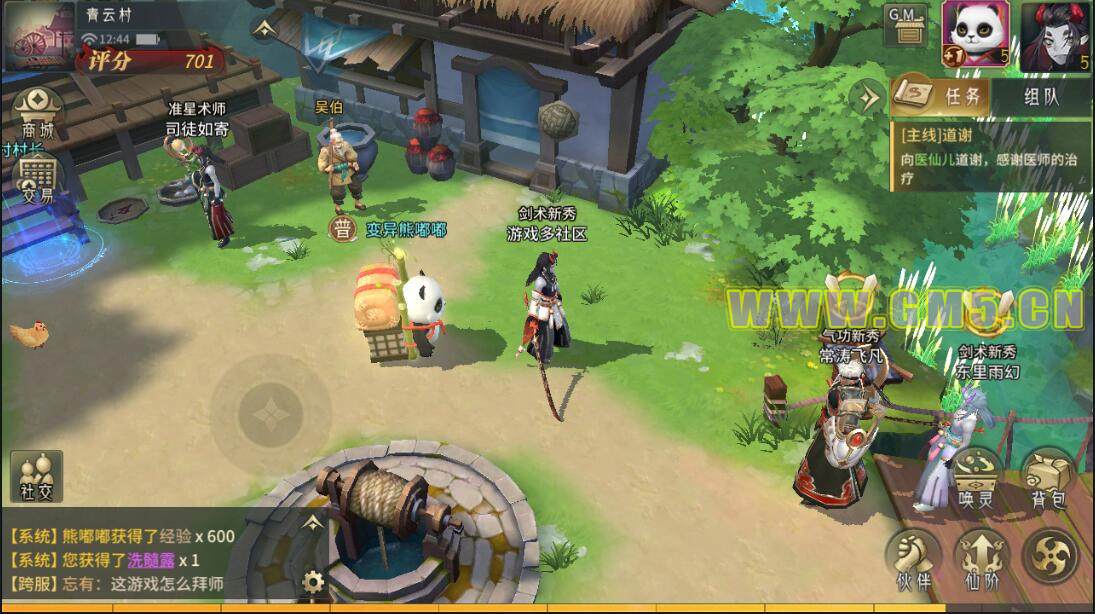Open chat settings with the gear icon
The image size is (1095, 614).
coord(314,581)
